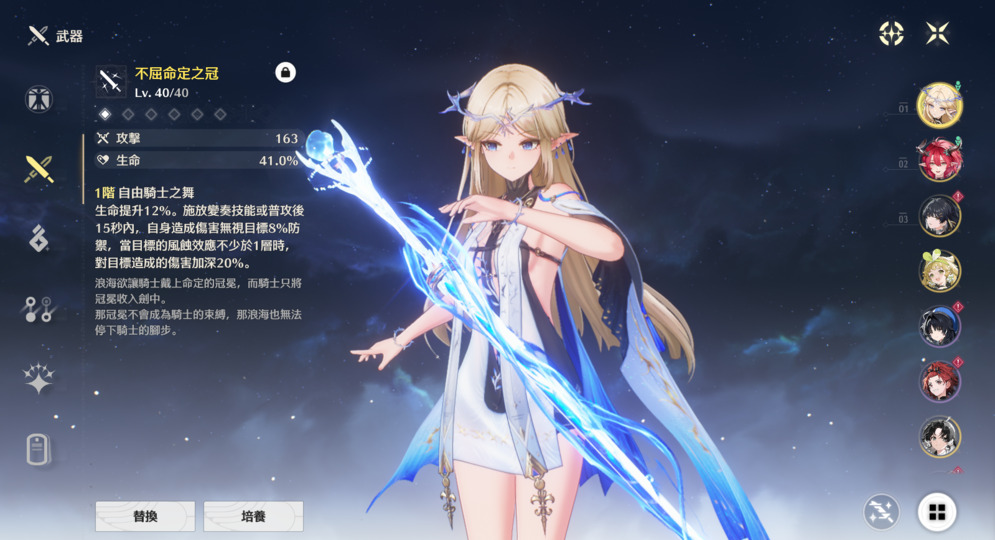The width and height of the screenshot is (995, 540).
Task: Toggle the weapon lock icon
Action: pos(285,72)
